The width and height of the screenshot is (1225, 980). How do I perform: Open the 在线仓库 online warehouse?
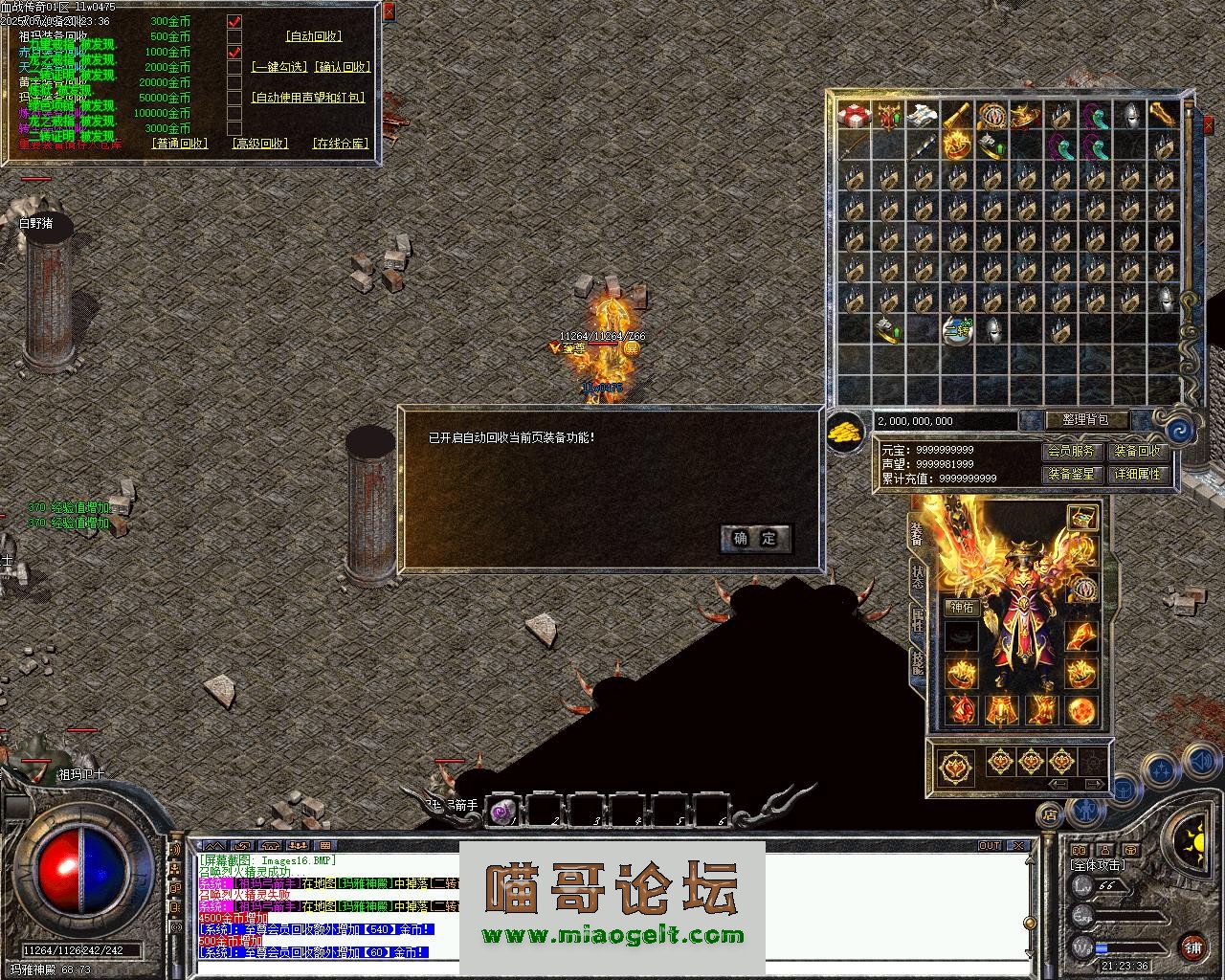tap(341, 144)
